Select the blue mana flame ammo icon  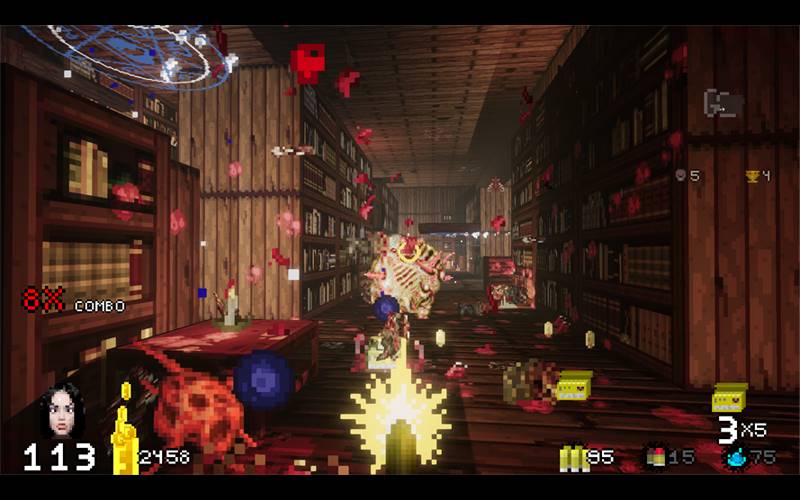[x=736, y=458]
